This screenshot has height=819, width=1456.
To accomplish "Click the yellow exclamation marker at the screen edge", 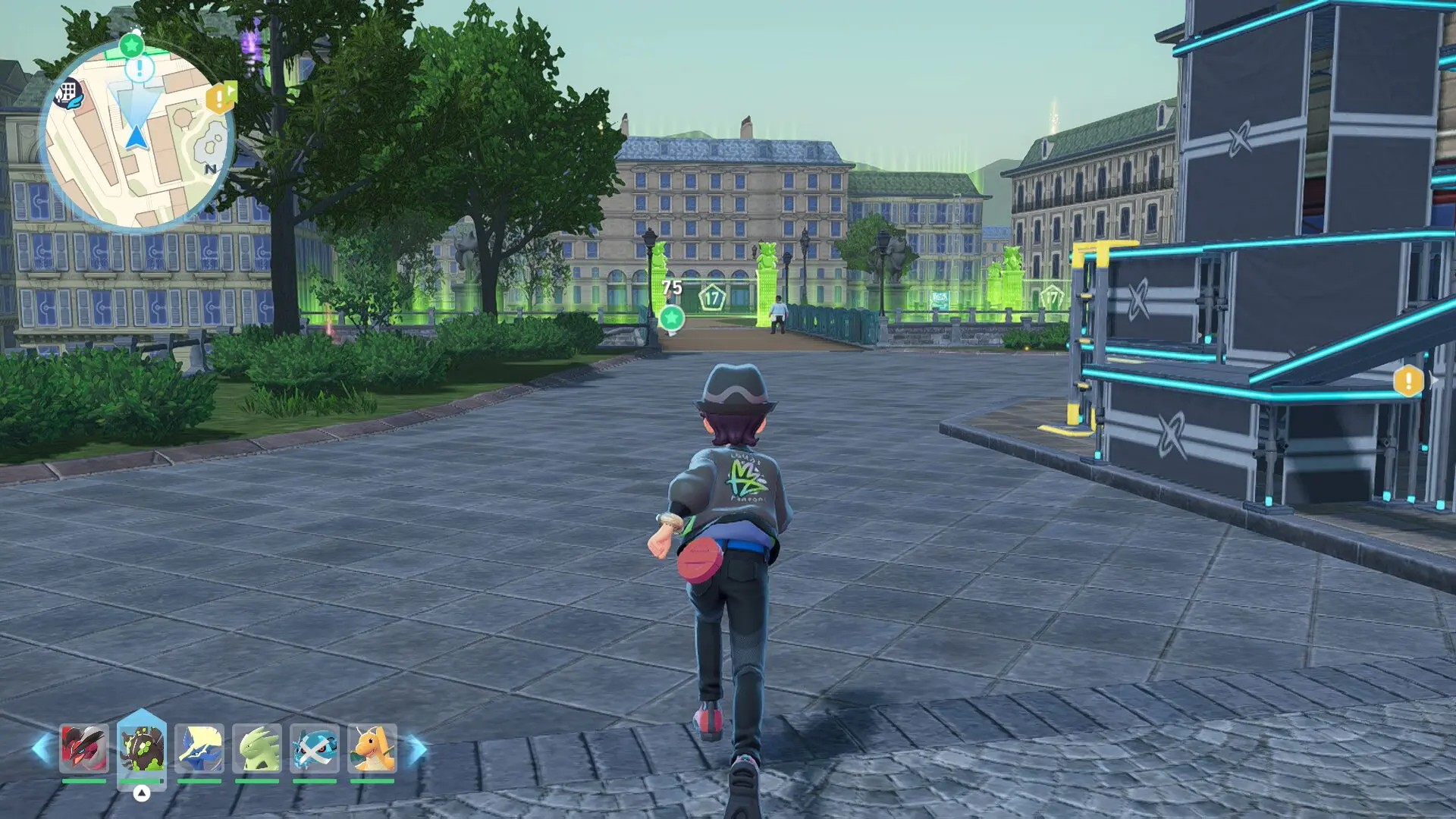I will [1408, 381].
